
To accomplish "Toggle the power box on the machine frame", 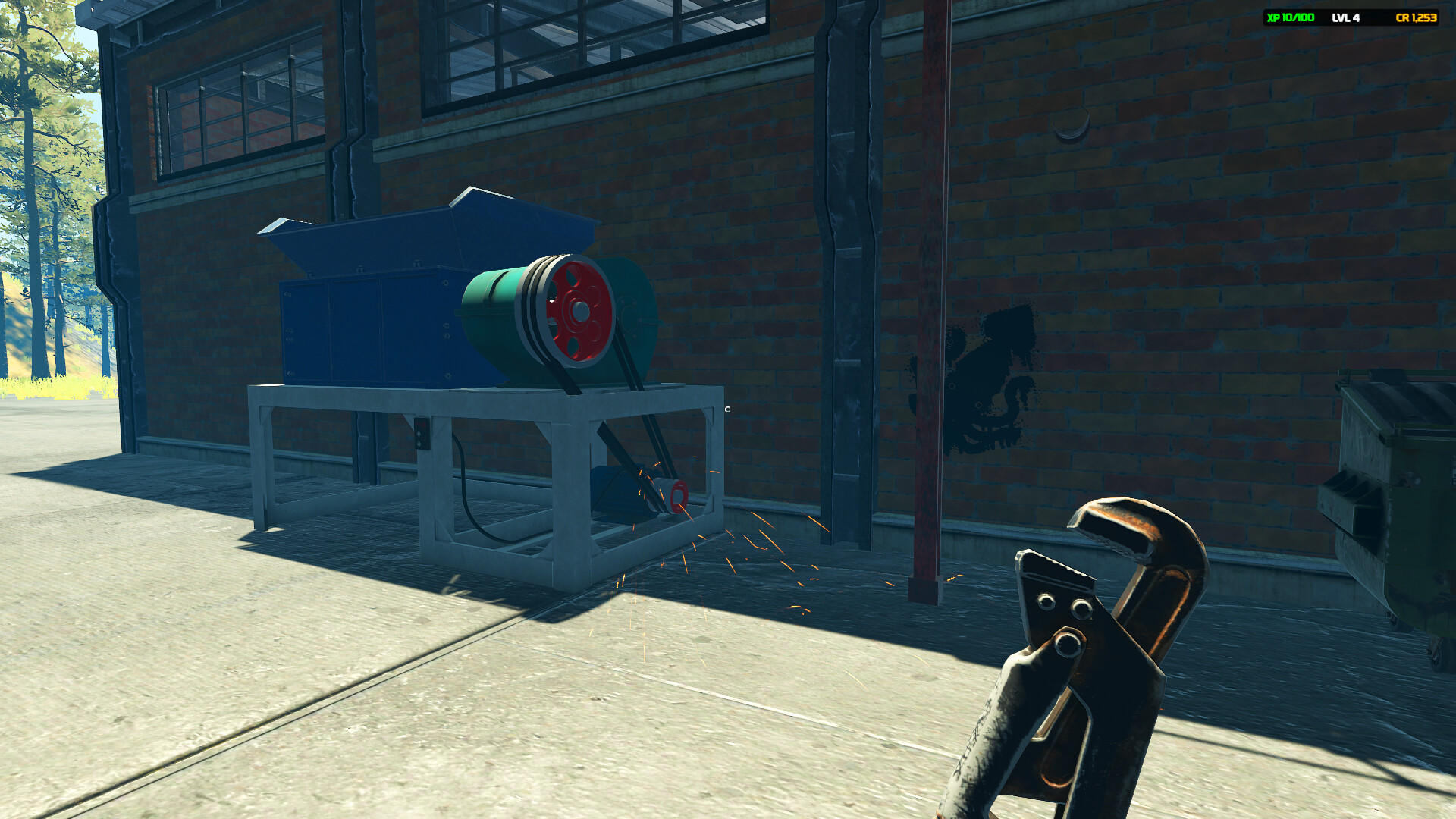I will (422, 435).
